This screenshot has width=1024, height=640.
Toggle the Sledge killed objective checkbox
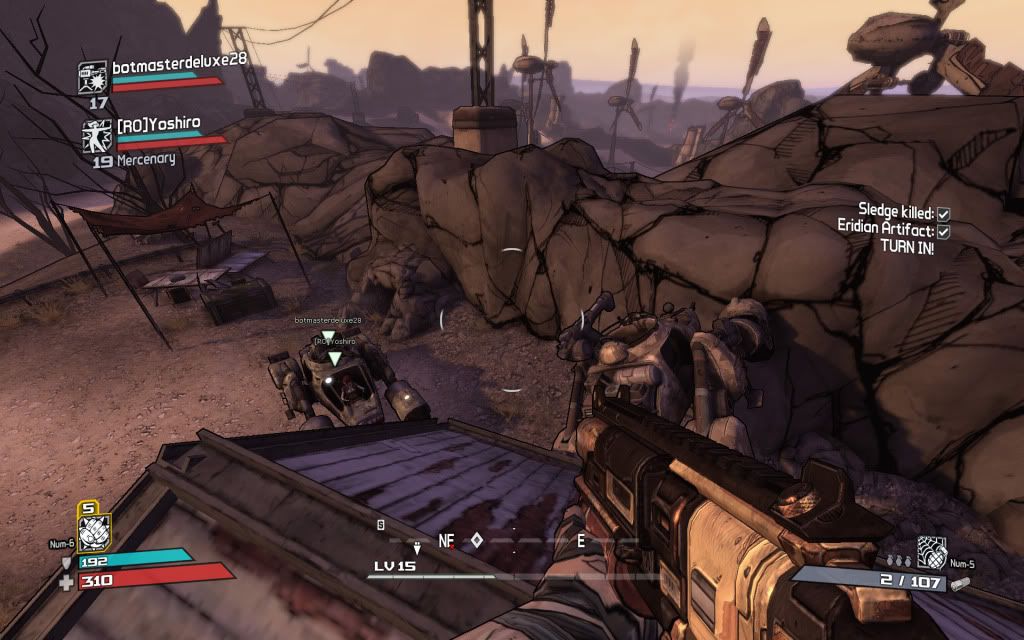point(943,213)
